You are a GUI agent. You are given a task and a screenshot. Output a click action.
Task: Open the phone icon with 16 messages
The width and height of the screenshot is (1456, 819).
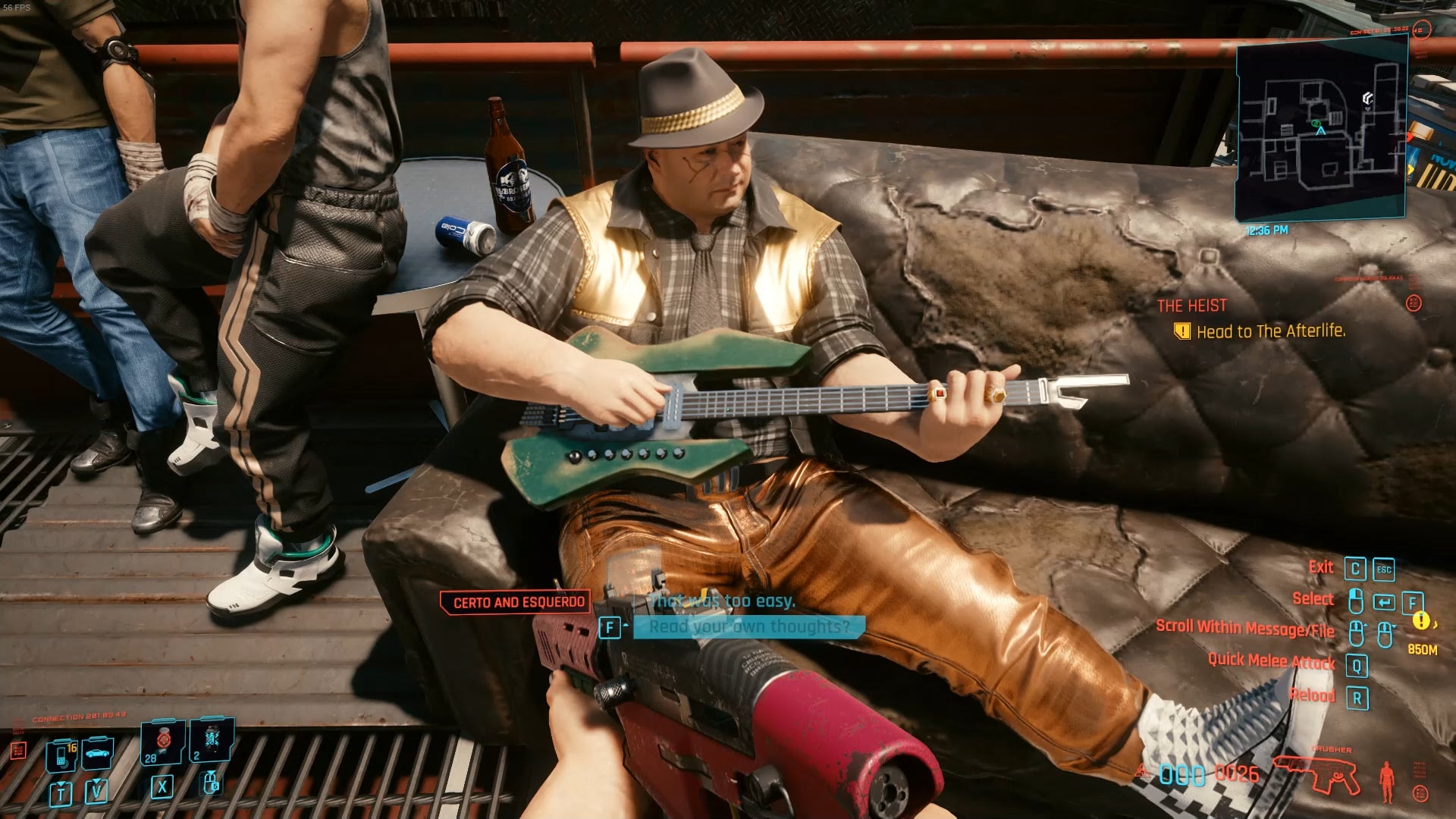[x=61, y=755]
